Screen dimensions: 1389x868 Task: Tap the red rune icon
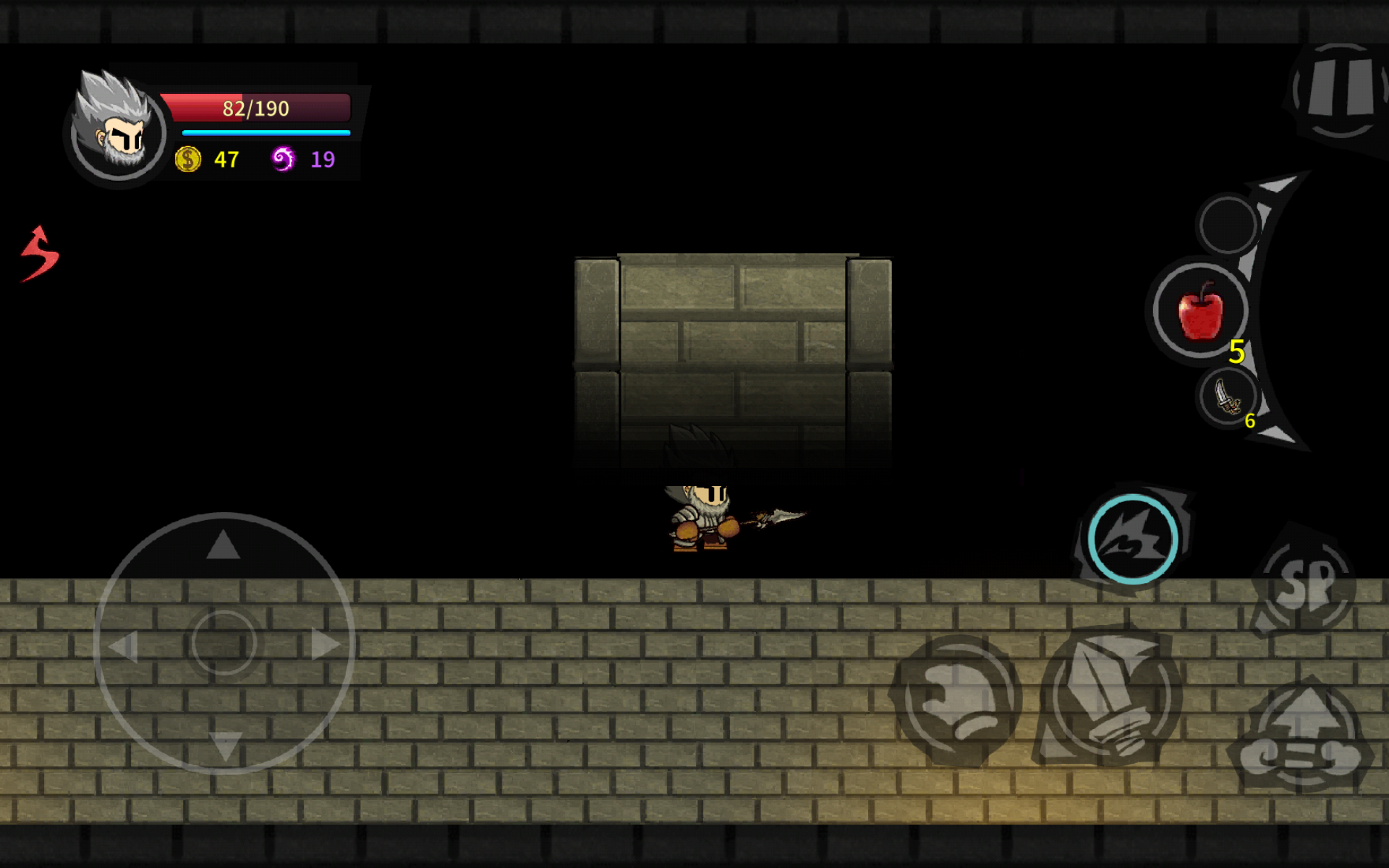coord(40,253)
